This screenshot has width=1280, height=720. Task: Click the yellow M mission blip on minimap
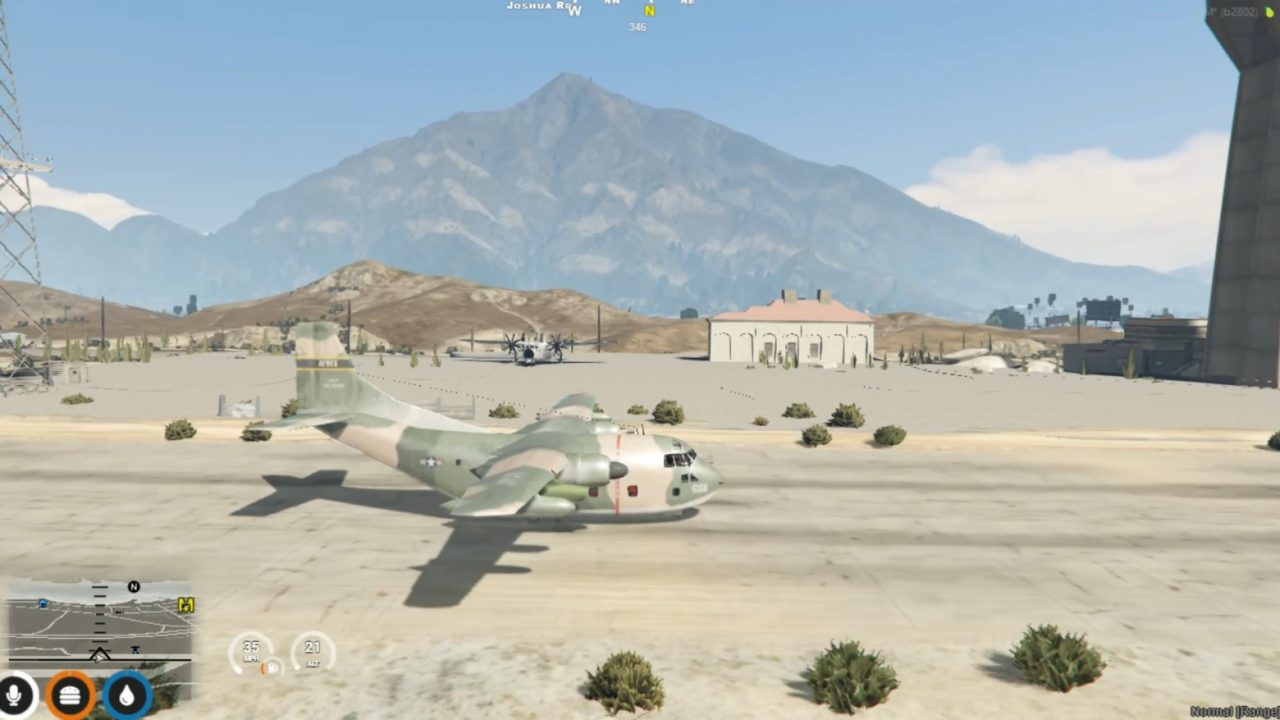pyautogui.click(x=186, y=604)
